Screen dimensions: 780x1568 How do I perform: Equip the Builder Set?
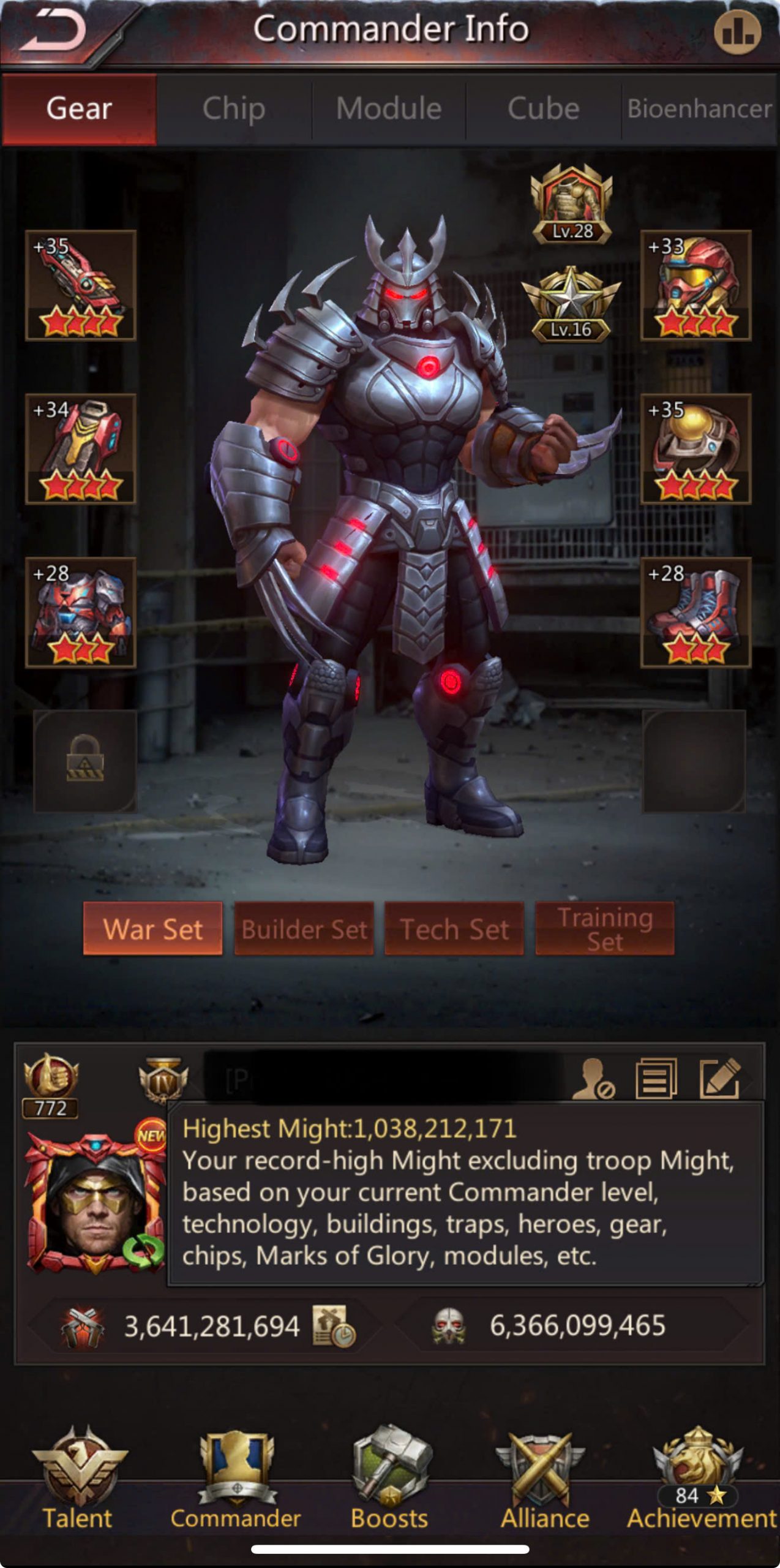tap(304, 929)
